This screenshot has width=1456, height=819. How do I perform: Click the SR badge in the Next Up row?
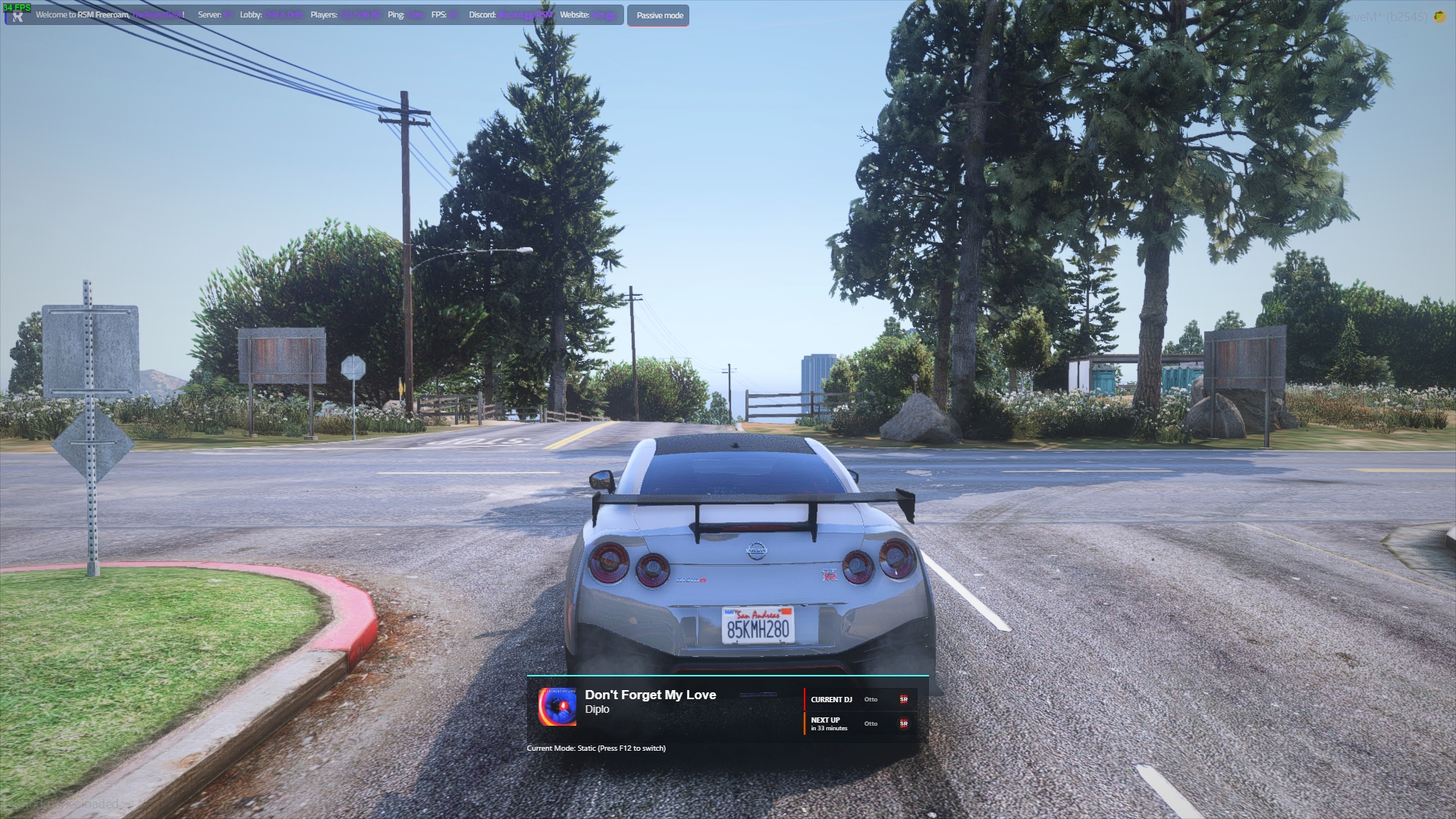point(905,723)
